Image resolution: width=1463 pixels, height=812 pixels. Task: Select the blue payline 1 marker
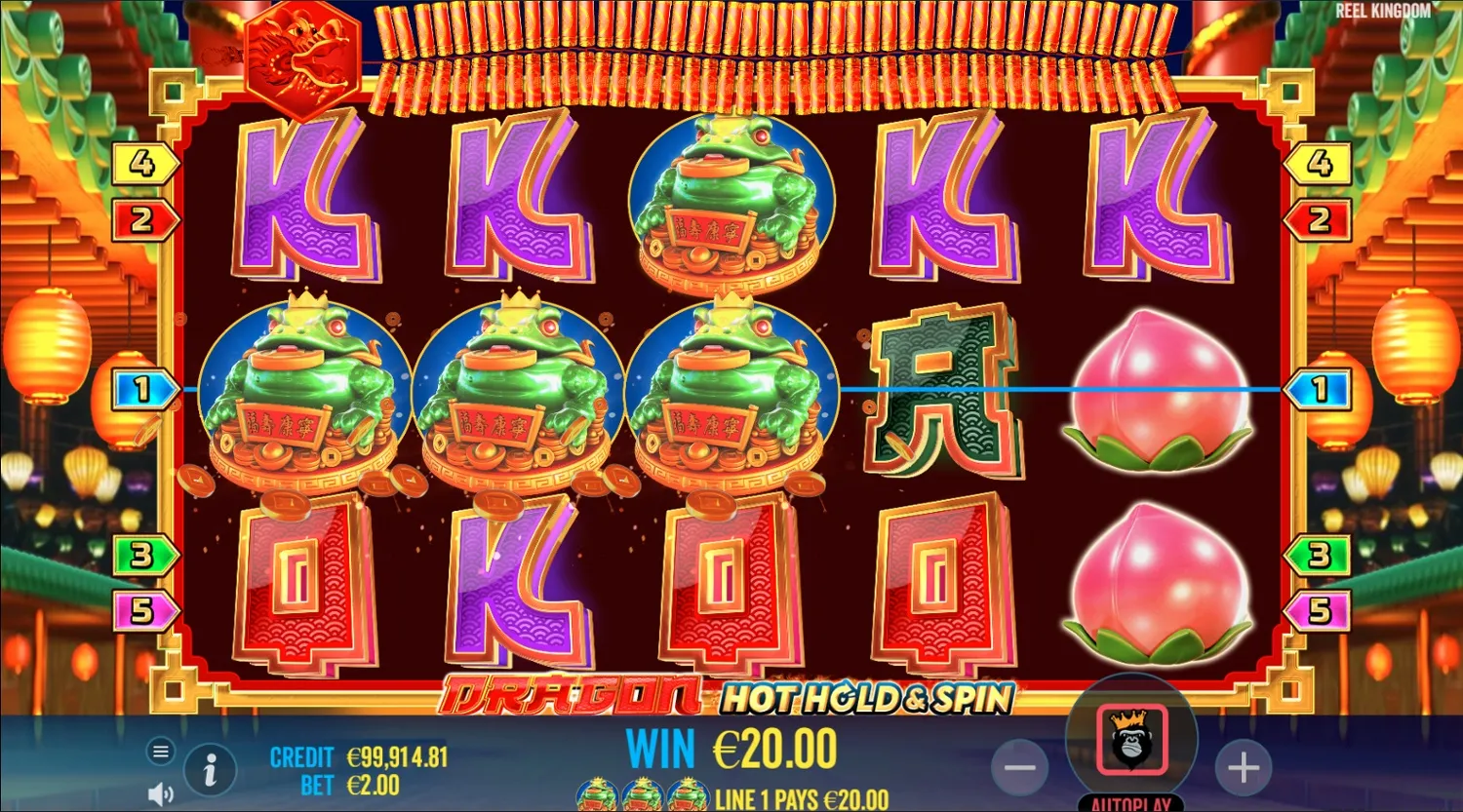click(x=142, y=387)
